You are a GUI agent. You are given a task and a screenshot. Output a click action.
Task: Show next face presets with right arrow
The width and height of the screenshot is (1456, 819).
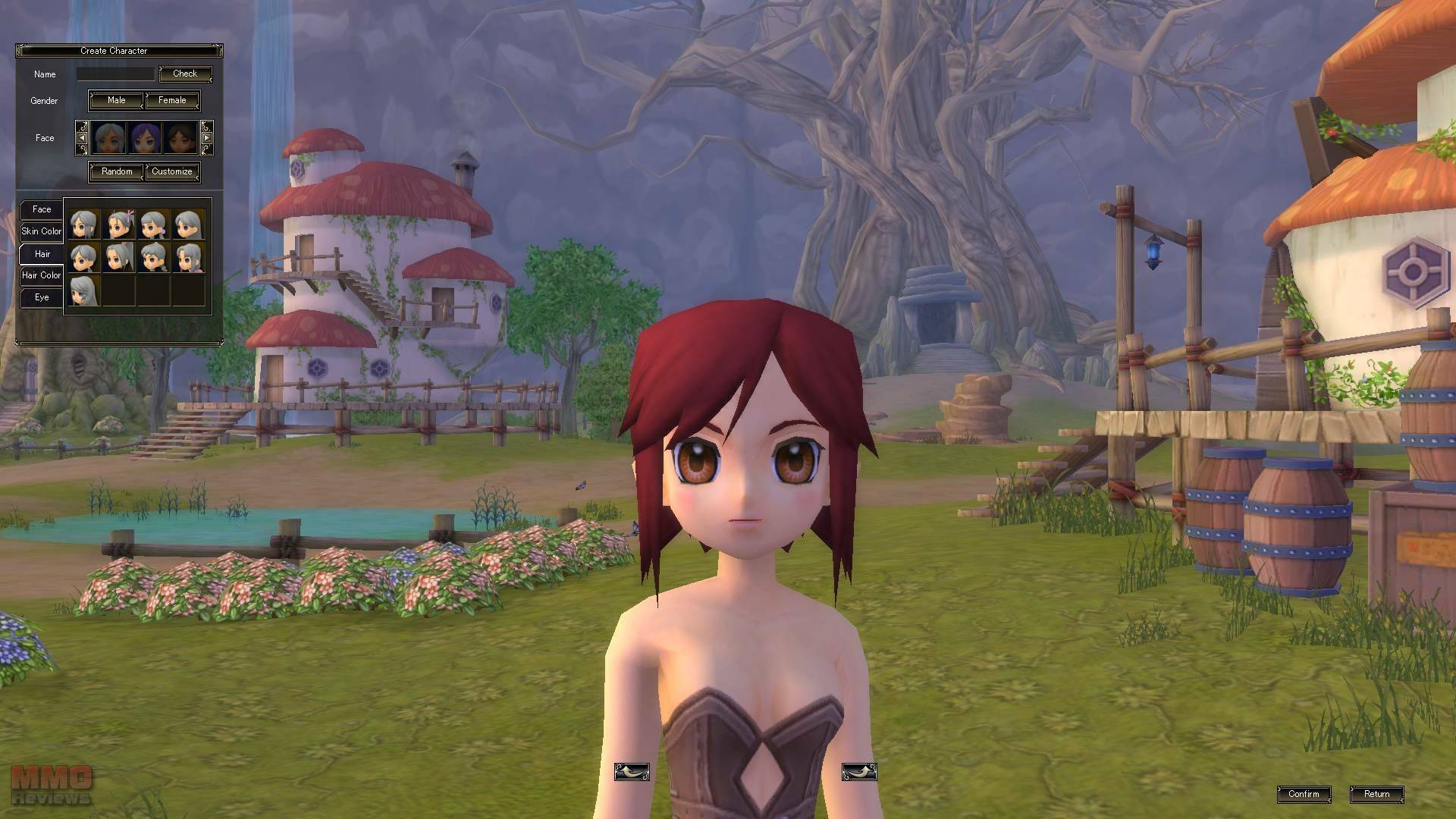pos(206,138)
